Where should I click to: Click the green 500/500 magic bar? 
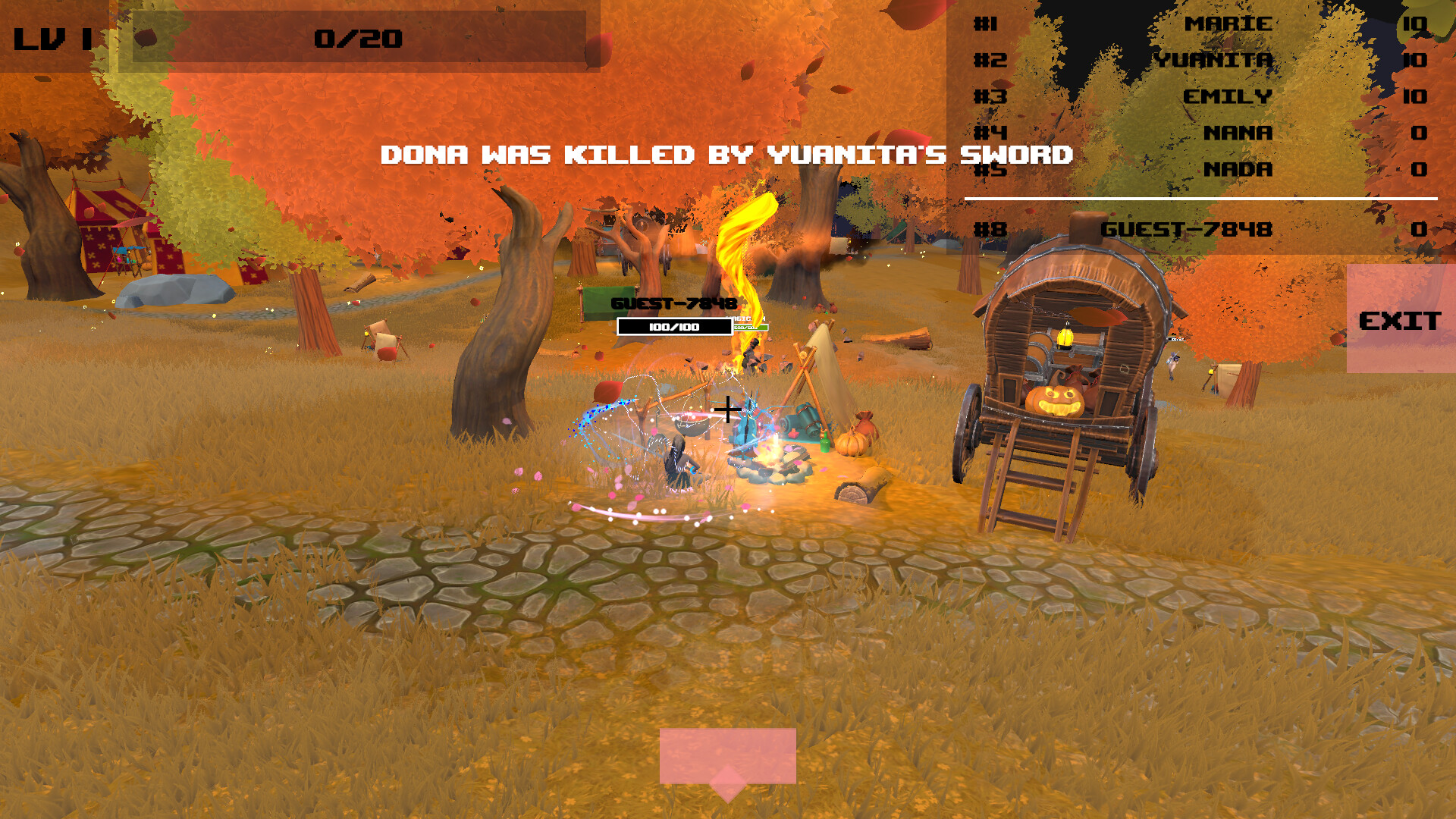coord(751,328)
